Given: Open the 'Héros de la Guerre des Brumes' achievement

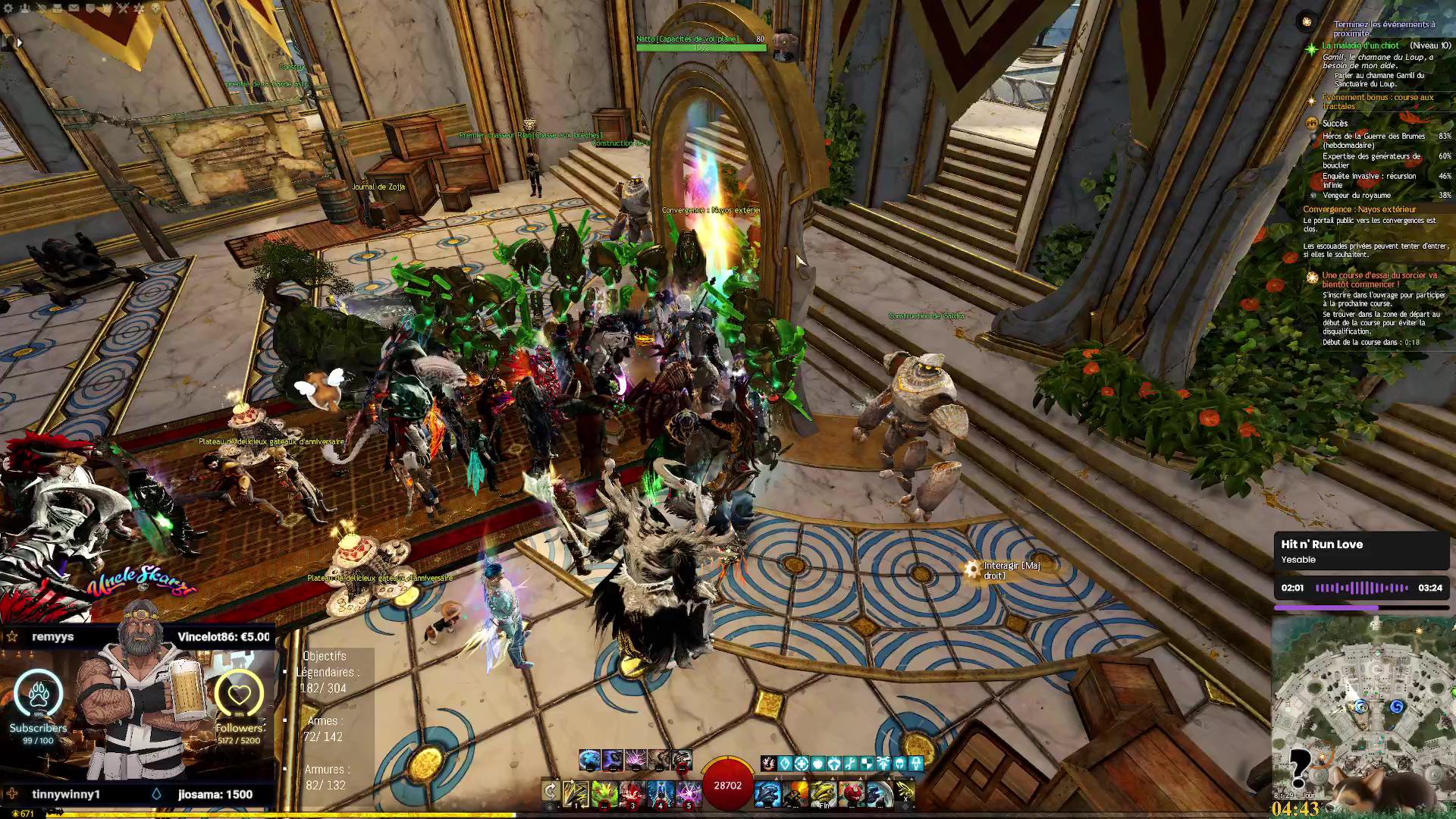Looking at the screenshot, I should click(x=1373, y=140).
